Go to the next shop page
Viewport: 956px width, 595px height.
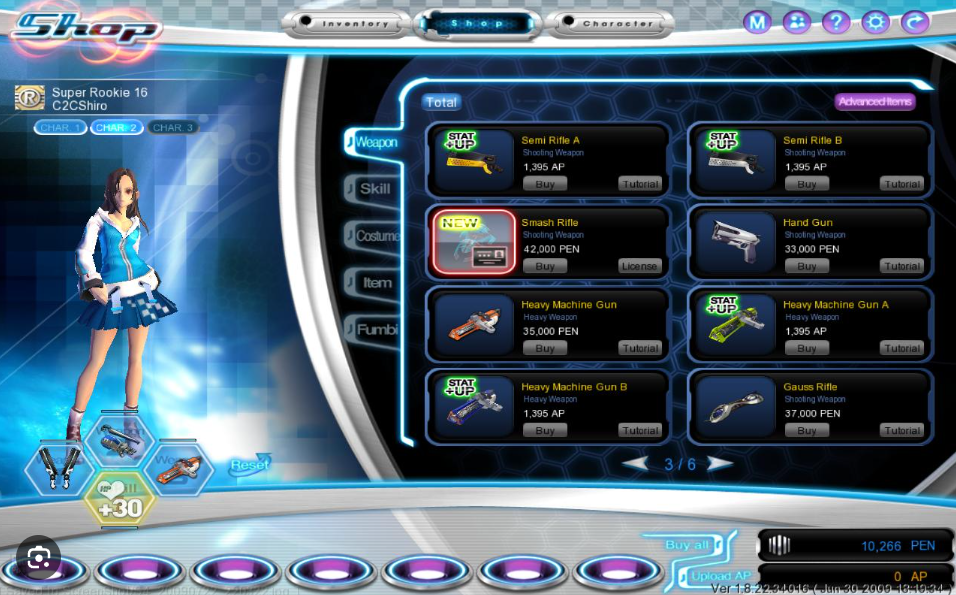[720, 464]
